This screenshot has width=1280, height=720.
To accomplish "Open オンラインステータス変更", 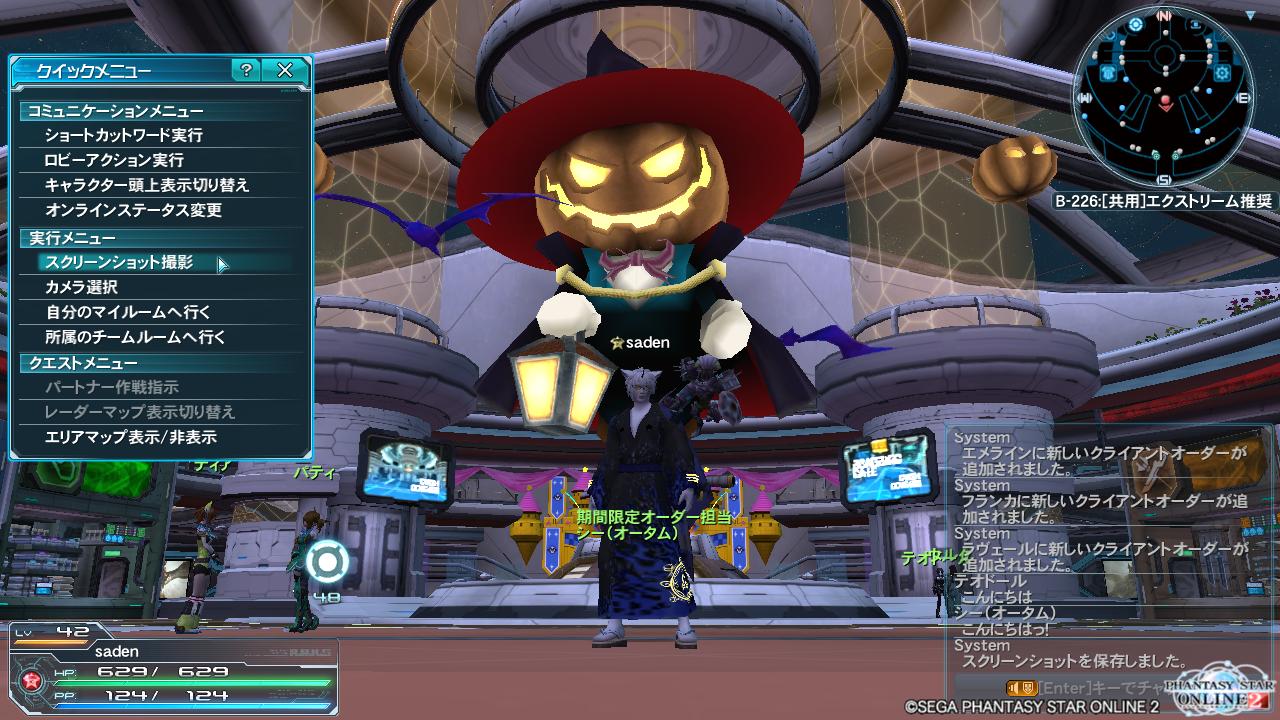I will [x=133, y=210].
